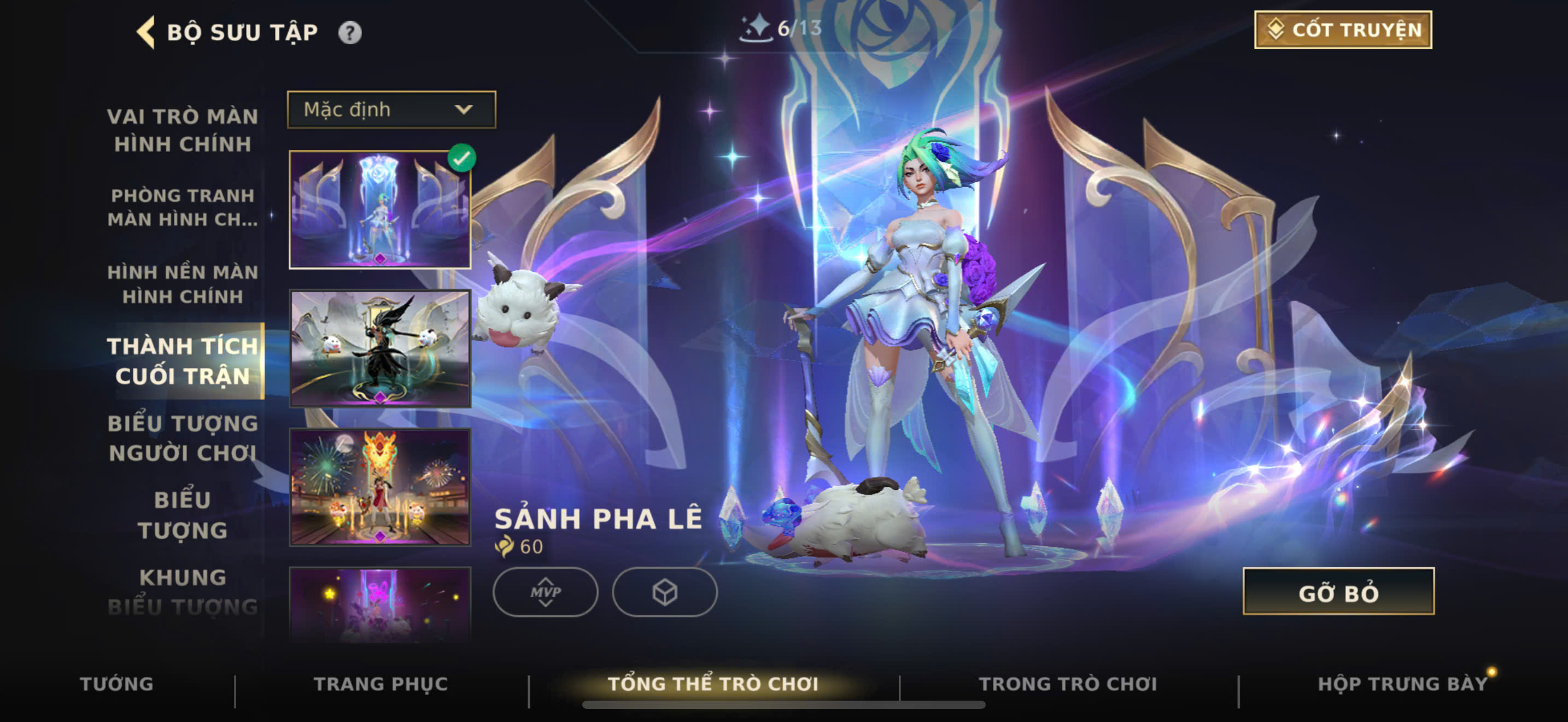Remove the scene with Gỡ Bỏ
1568x722 pixels.
coord(1338,592)
